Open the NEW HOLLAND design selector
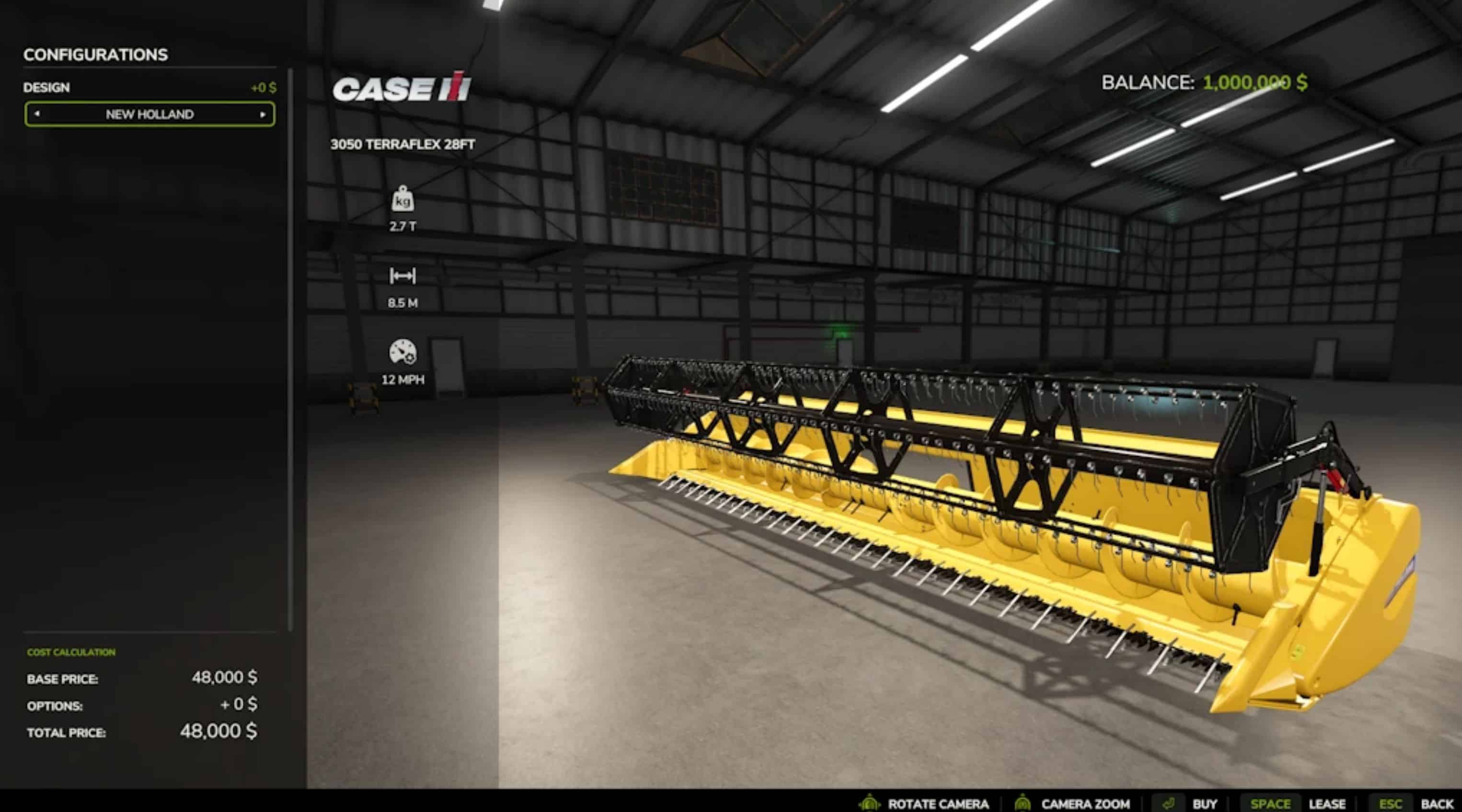The height and width of the screenshot is (812, 1462). point(149,114)
